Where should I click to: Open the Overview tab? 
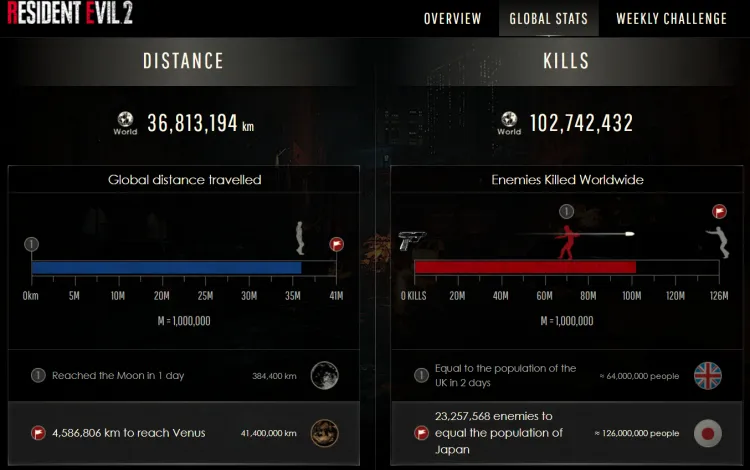[452, 19]
